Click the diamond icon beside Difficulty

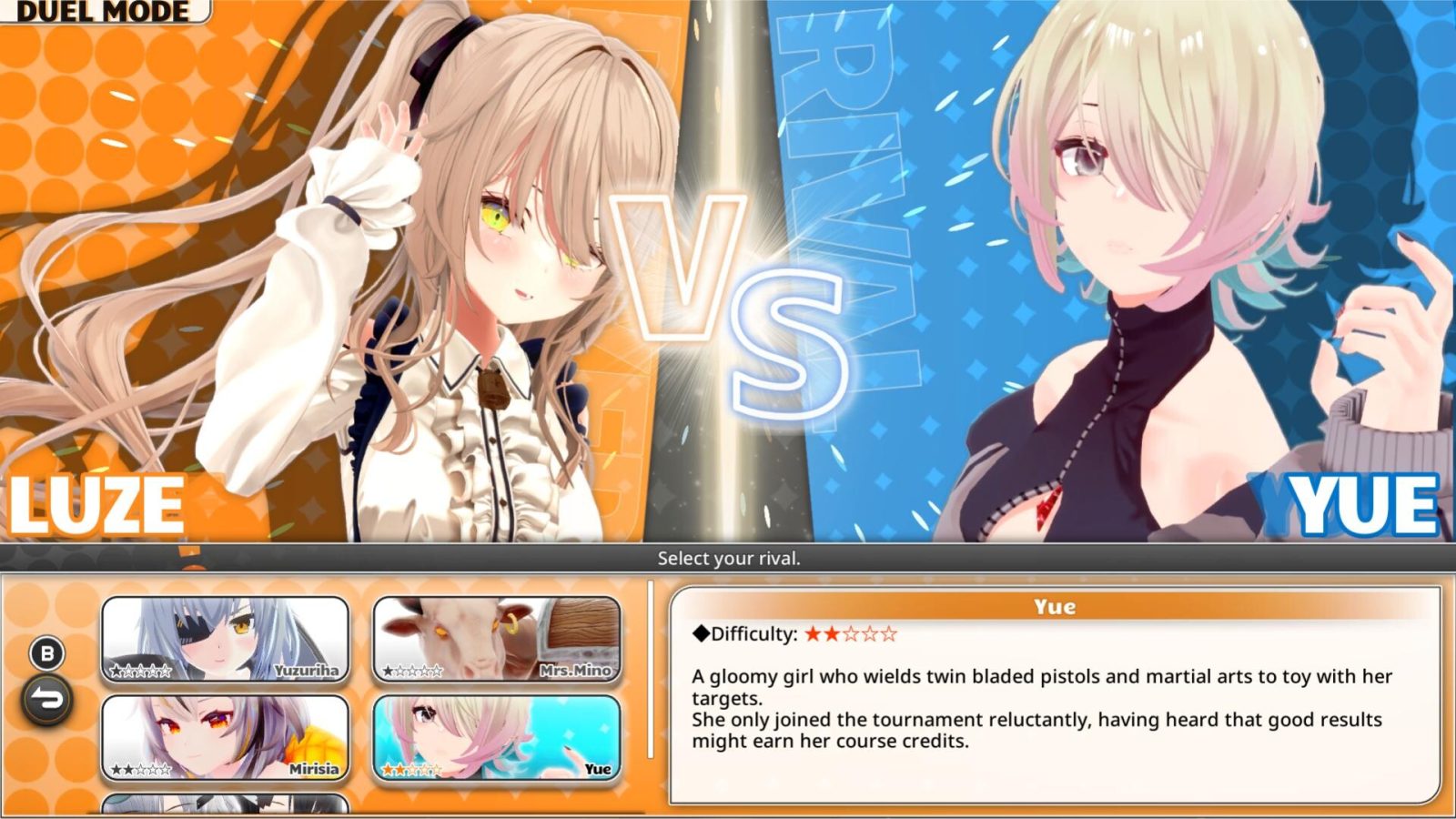701,635
